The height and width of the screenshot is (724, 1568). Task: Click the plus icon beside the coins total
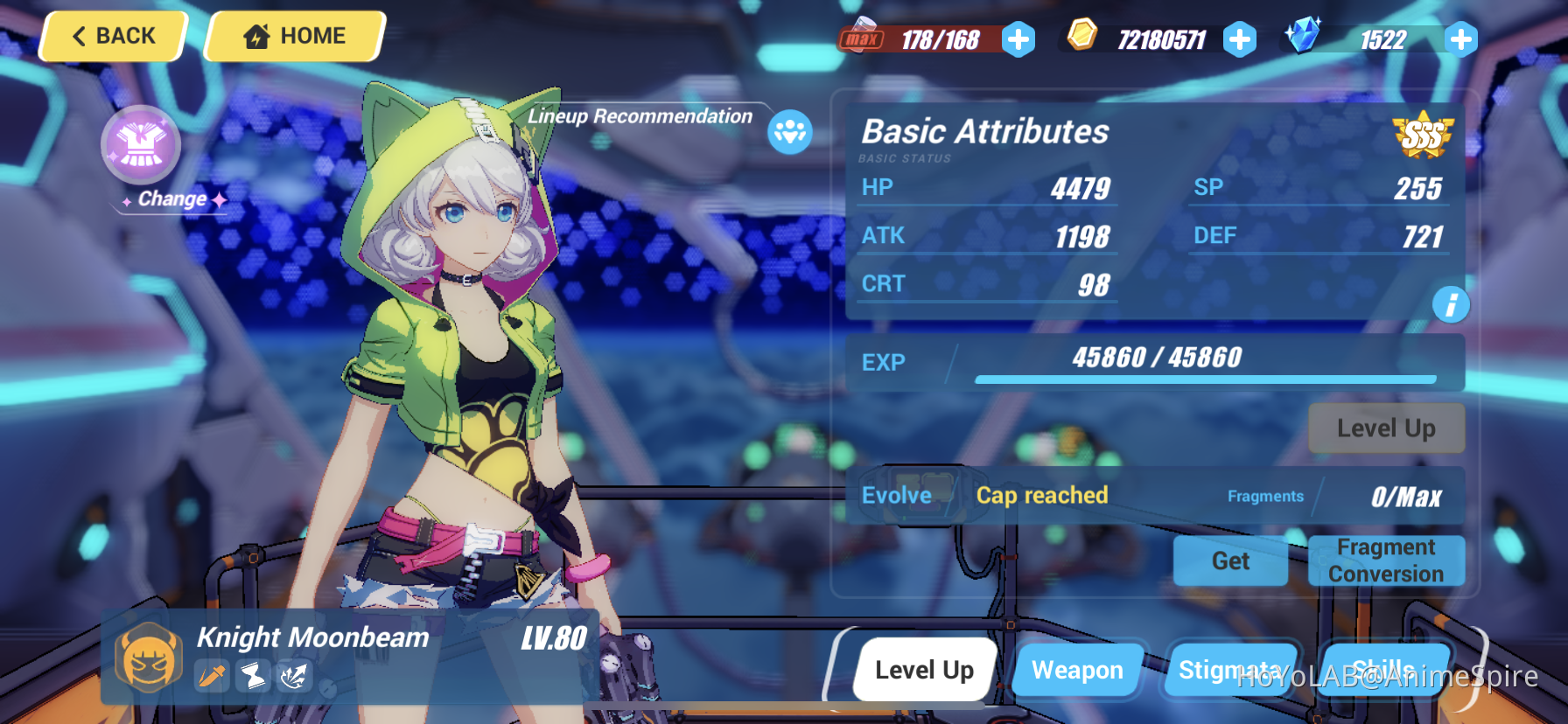tap(1240, 38)
